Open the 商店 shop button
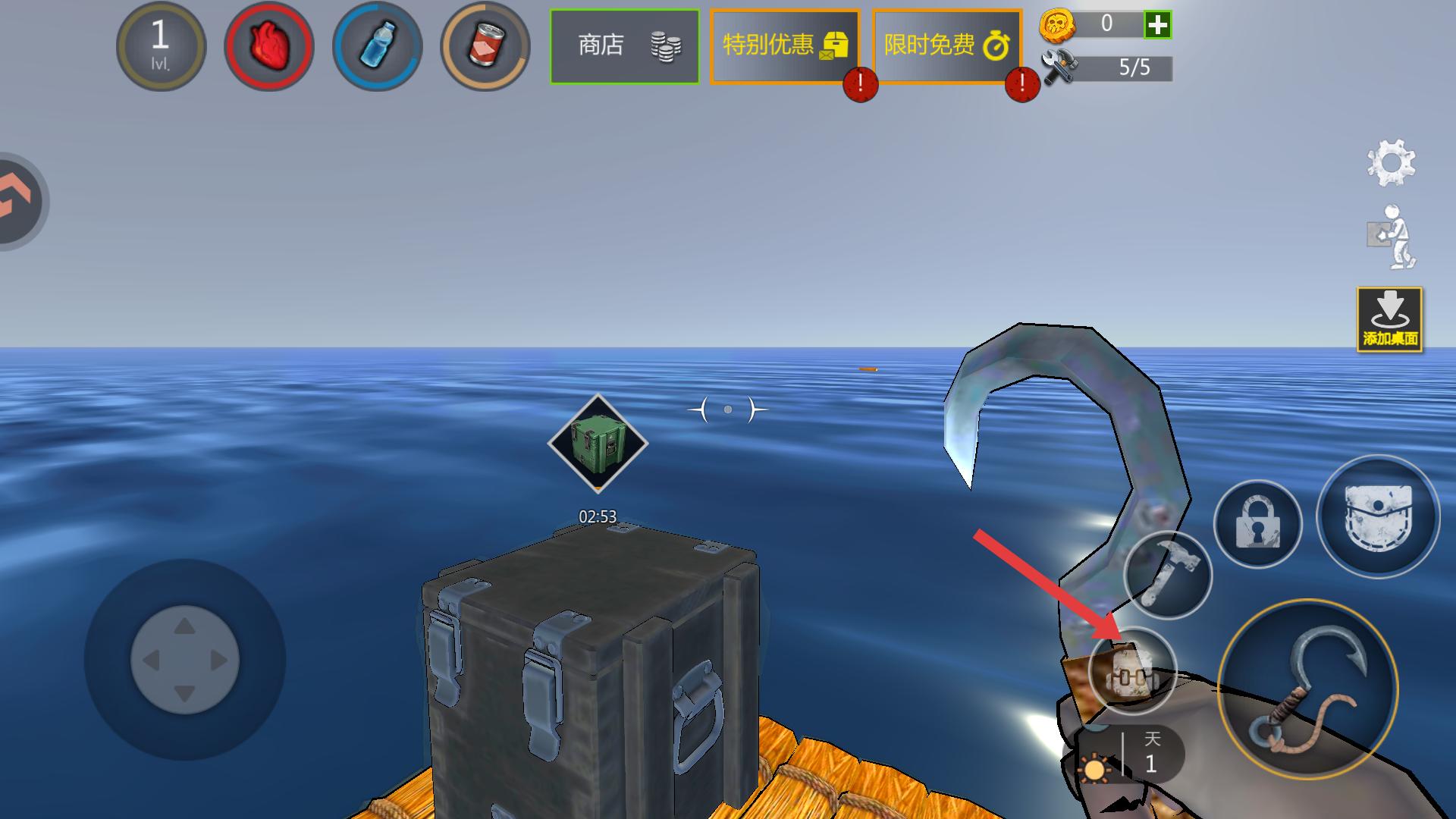Viewport: 1456px width, 819px height. point(624,46)
